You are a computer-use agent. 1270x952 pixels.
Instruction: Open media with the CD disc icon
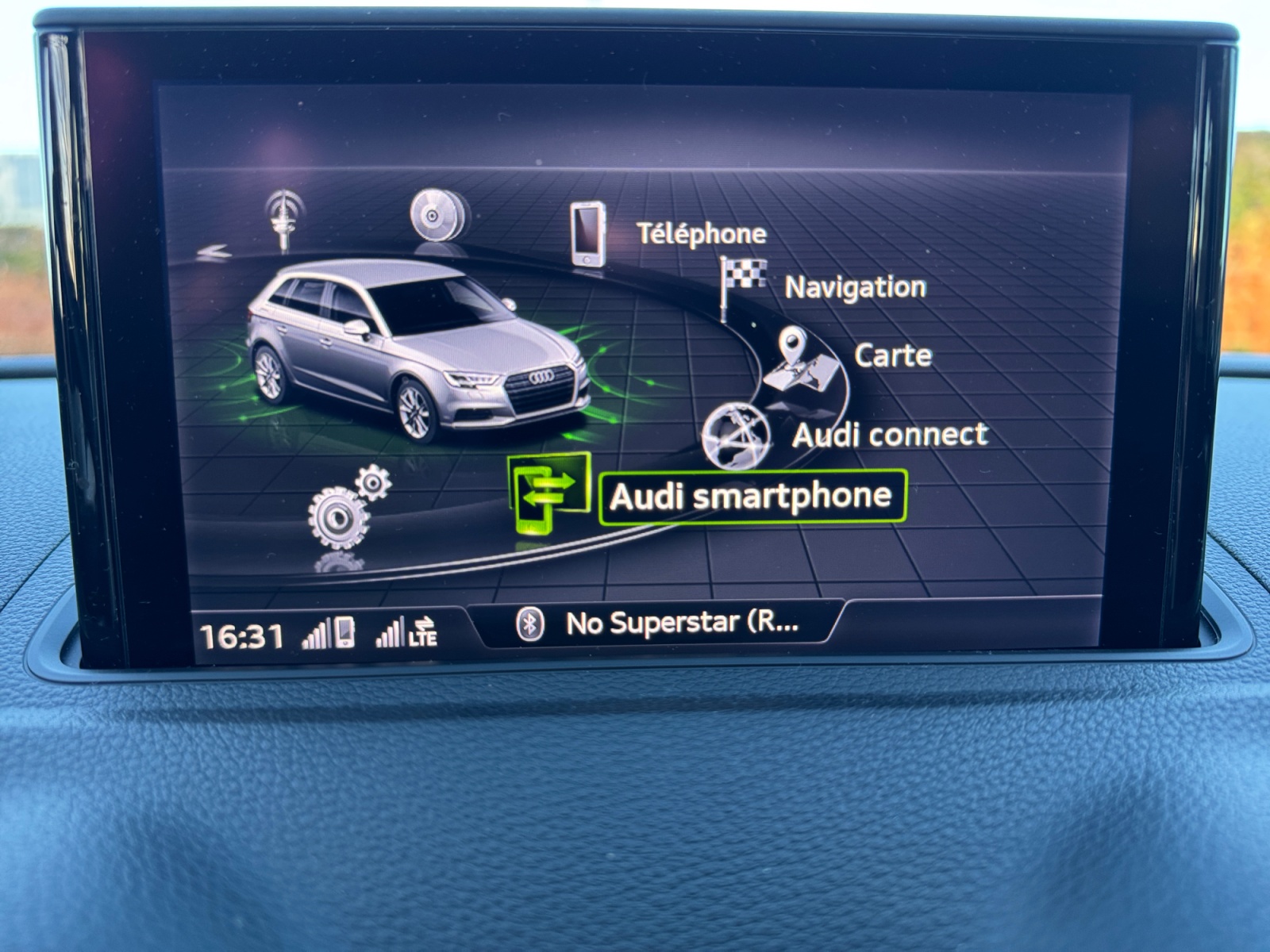[x=433, y=214]
